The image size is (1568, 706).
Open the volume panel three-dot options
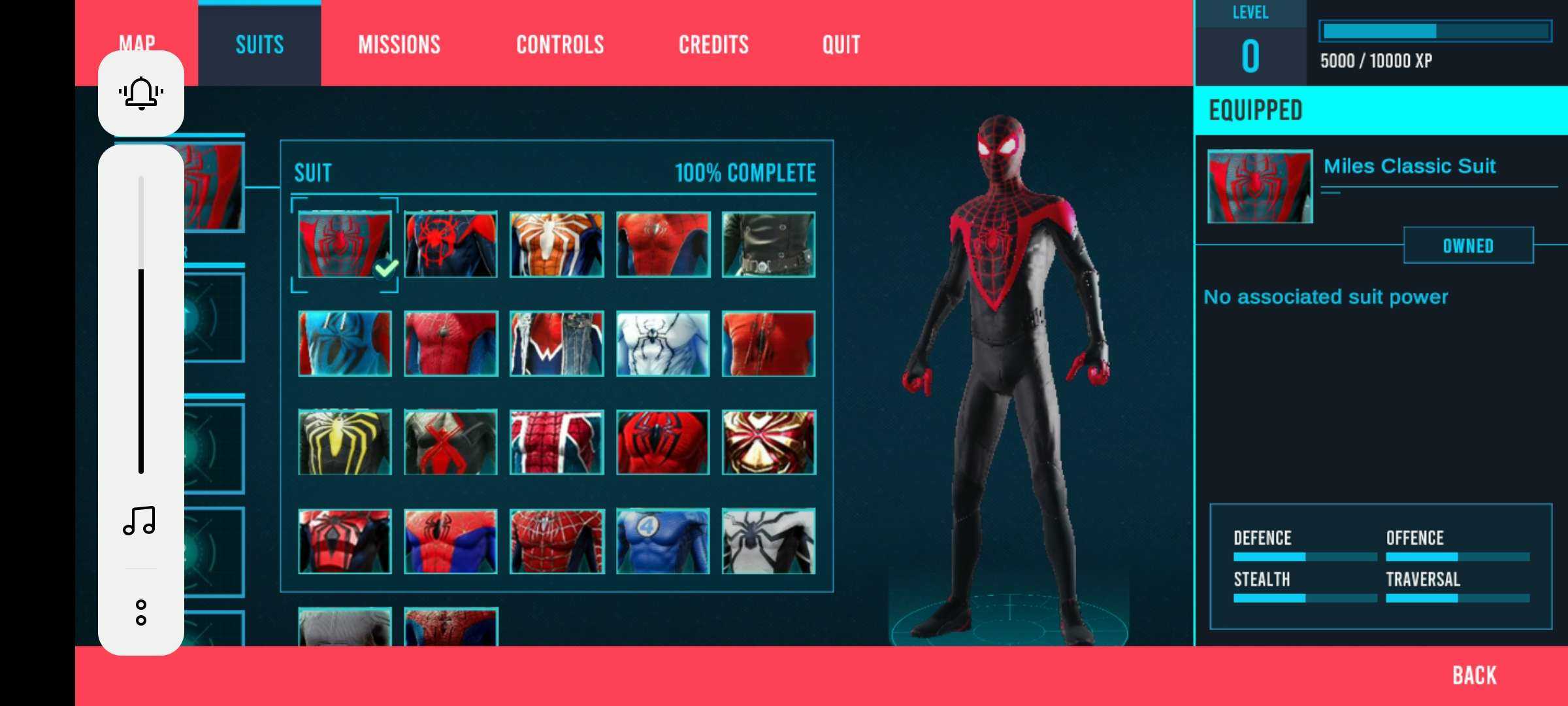pyautogui.click(x=141, y=613)
